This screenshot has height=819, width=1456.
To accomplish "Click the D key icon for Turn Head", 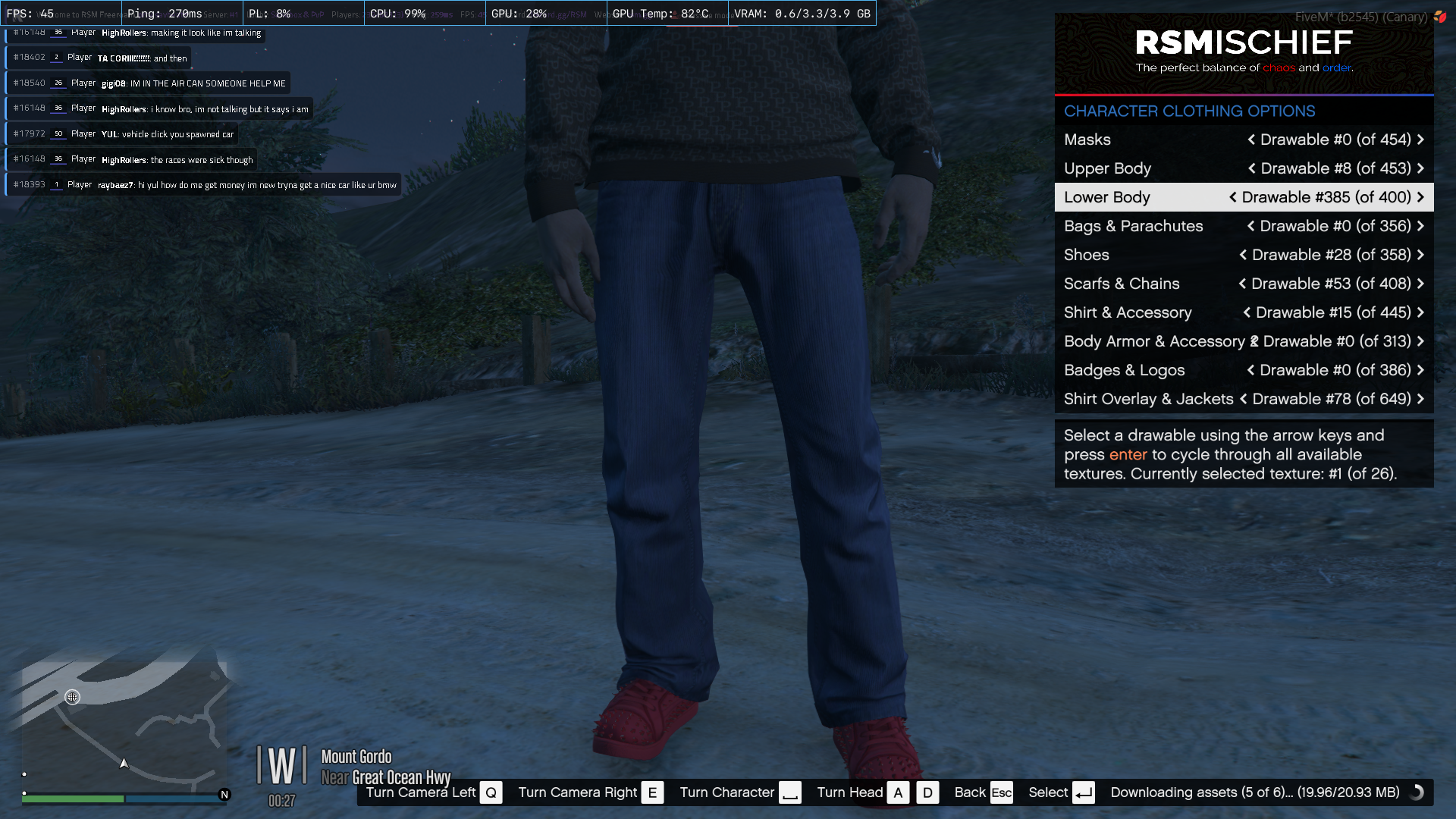I will (927, 792).
